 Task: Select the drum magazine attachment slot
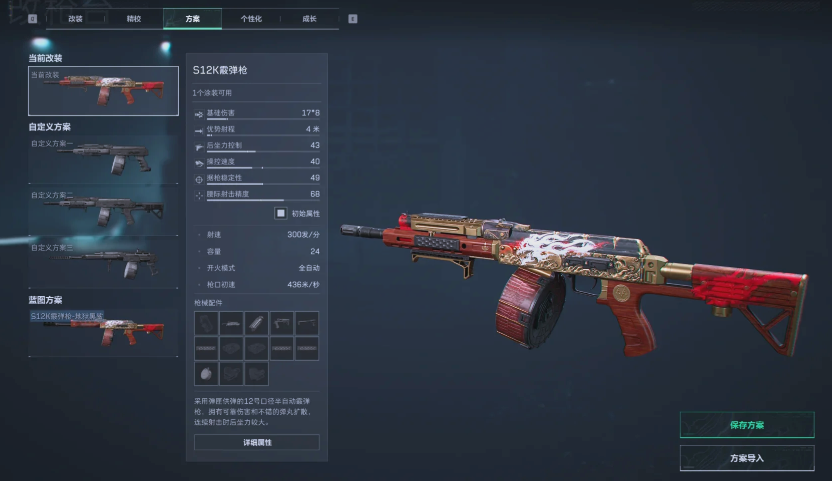point(206,373)
